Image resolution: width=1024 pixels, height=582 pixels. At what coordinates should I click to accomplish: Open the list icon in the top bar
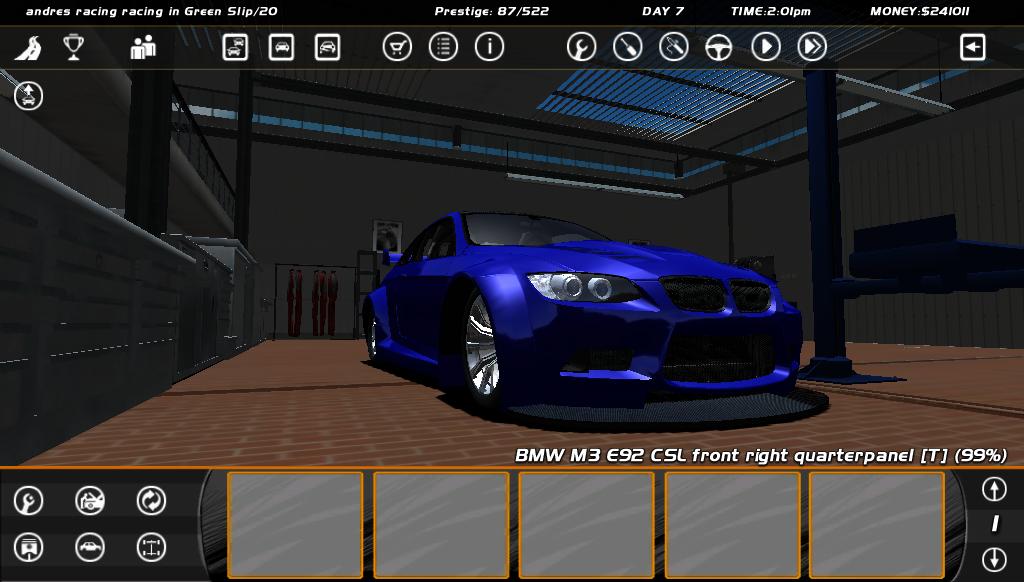[x=443, y=47]
